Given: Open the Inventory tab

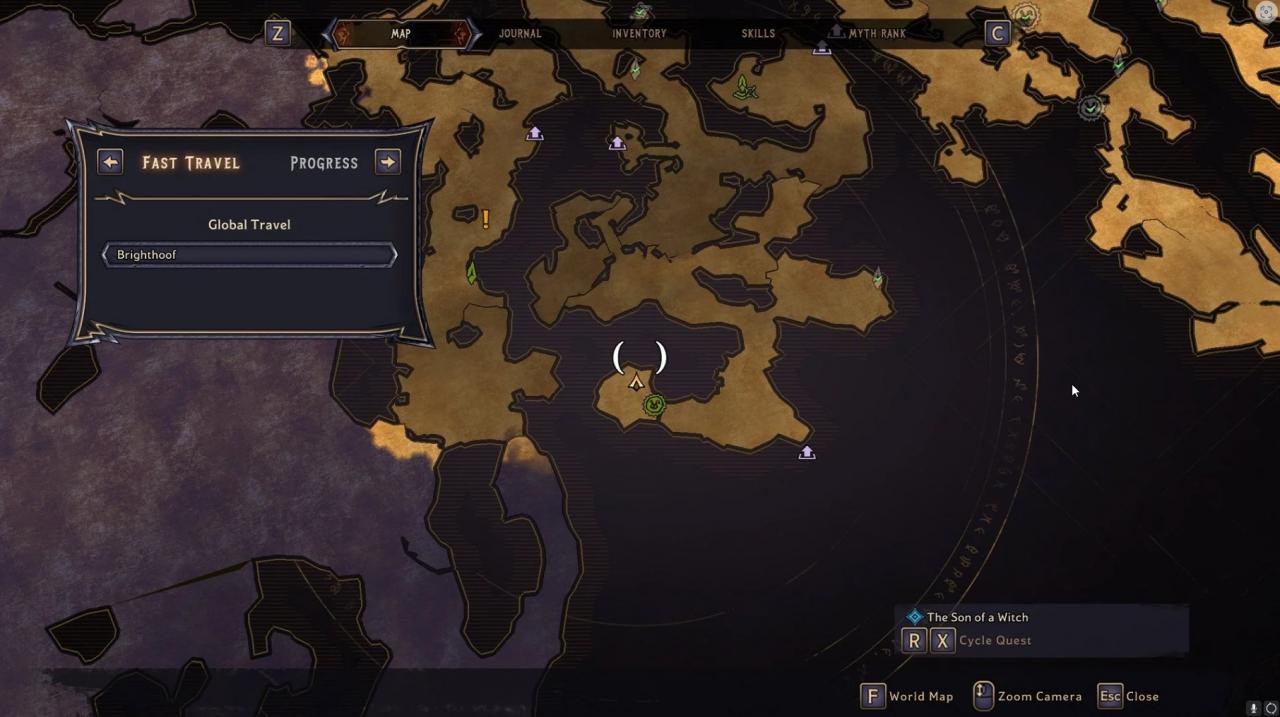Looking at the screenshot, I should click(x=639, y=33).
